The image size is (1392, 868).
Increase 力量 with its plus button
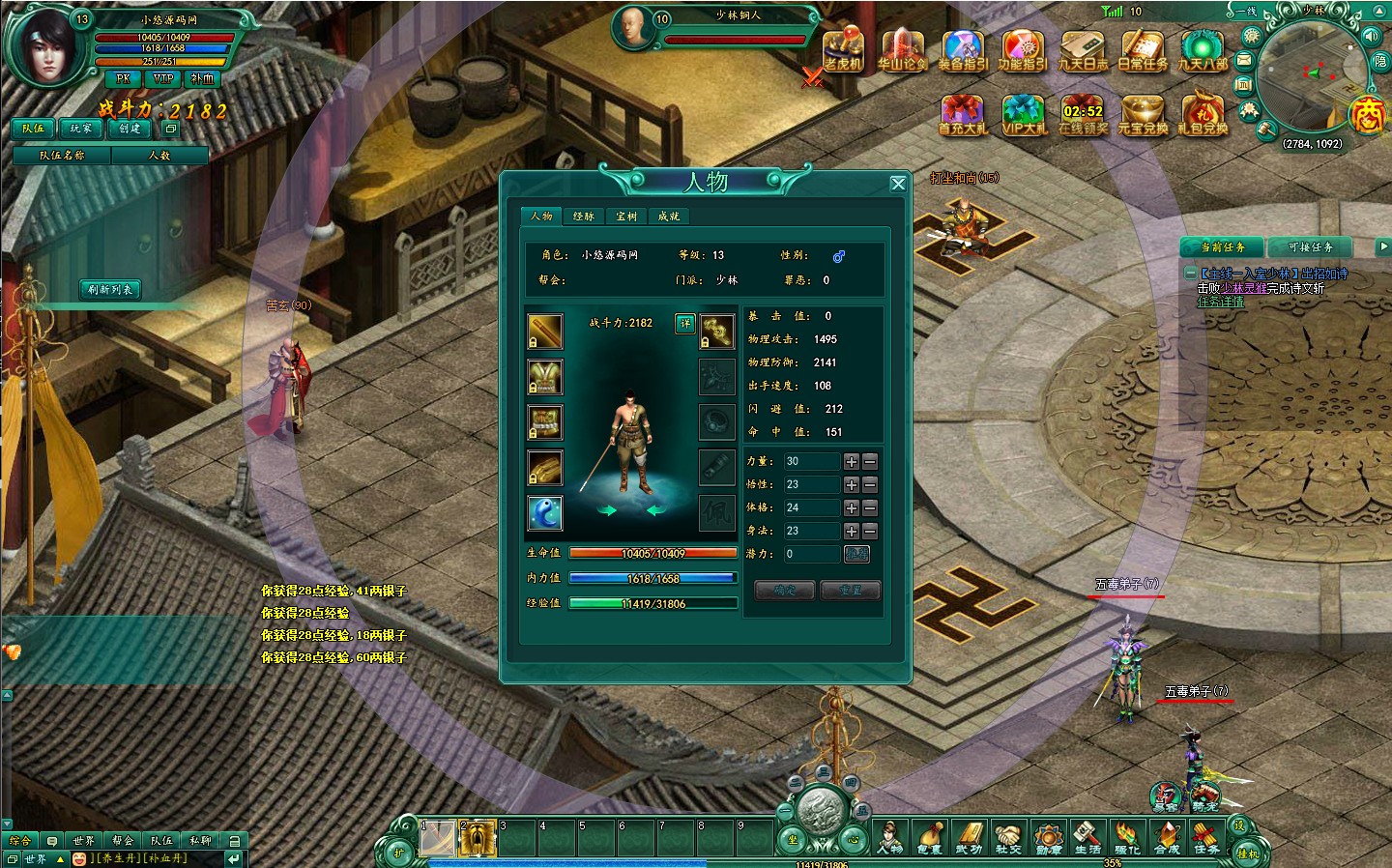852,462
